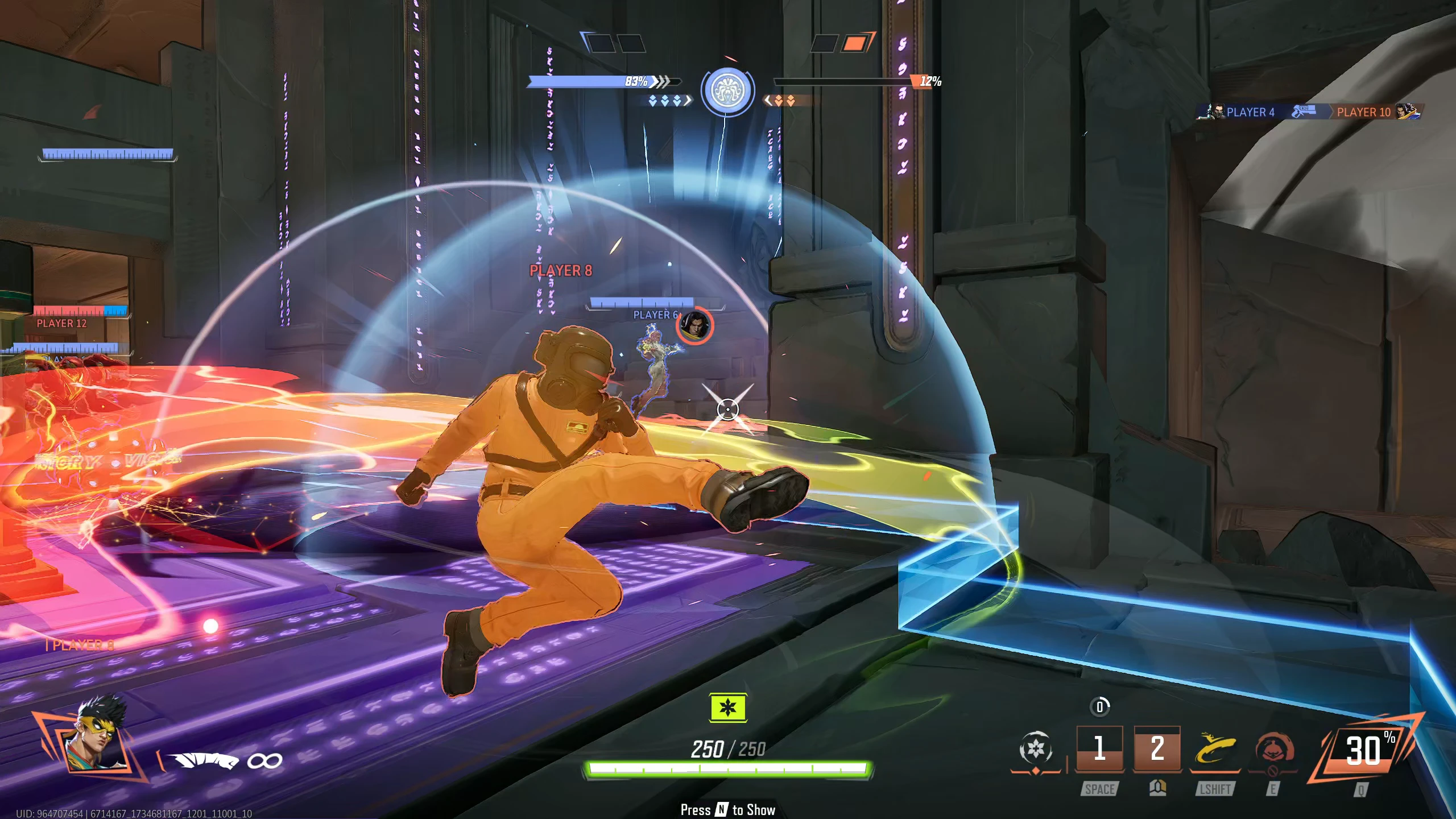Image resolution: width=1456 pixels, height=819 pixels.
Task: Activate the yellow flying kick LSHIFT ability
Action: 1215,748
